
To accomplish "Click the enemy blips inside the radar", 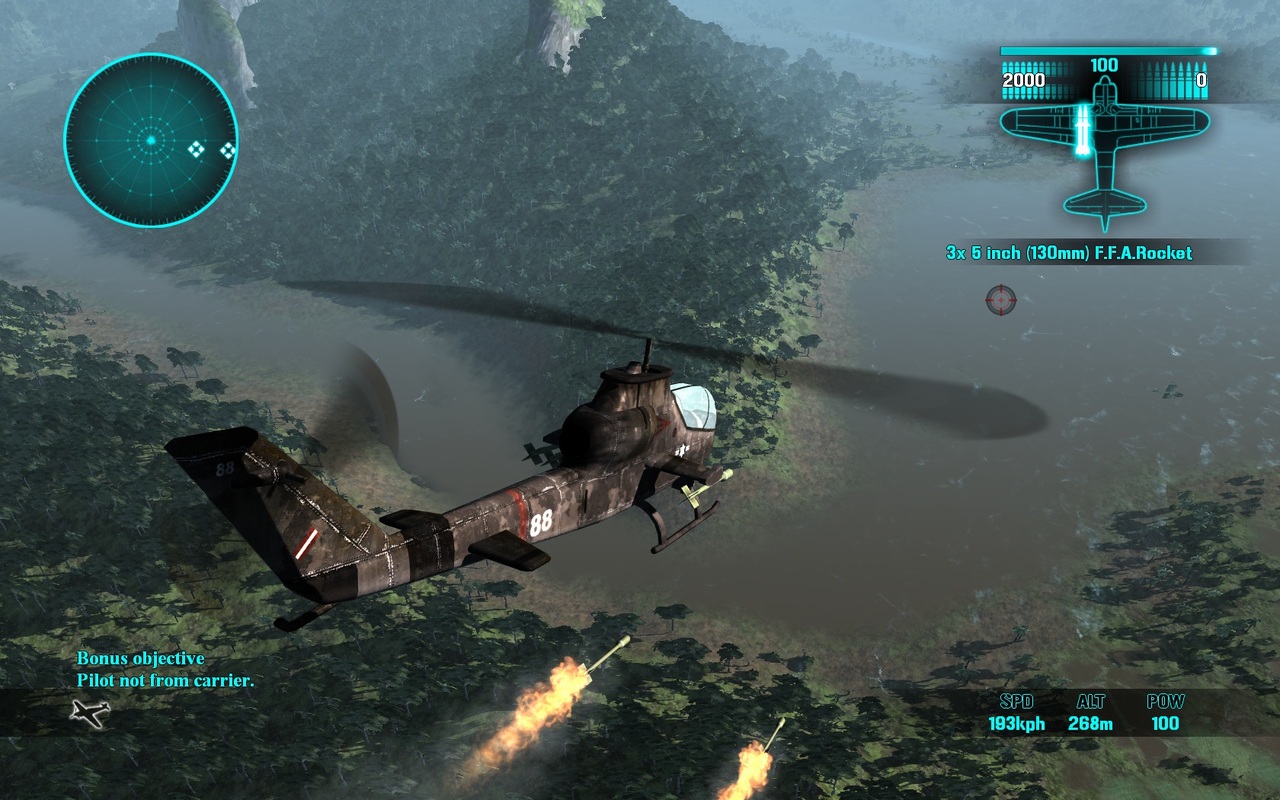I will tap(196, 150).
